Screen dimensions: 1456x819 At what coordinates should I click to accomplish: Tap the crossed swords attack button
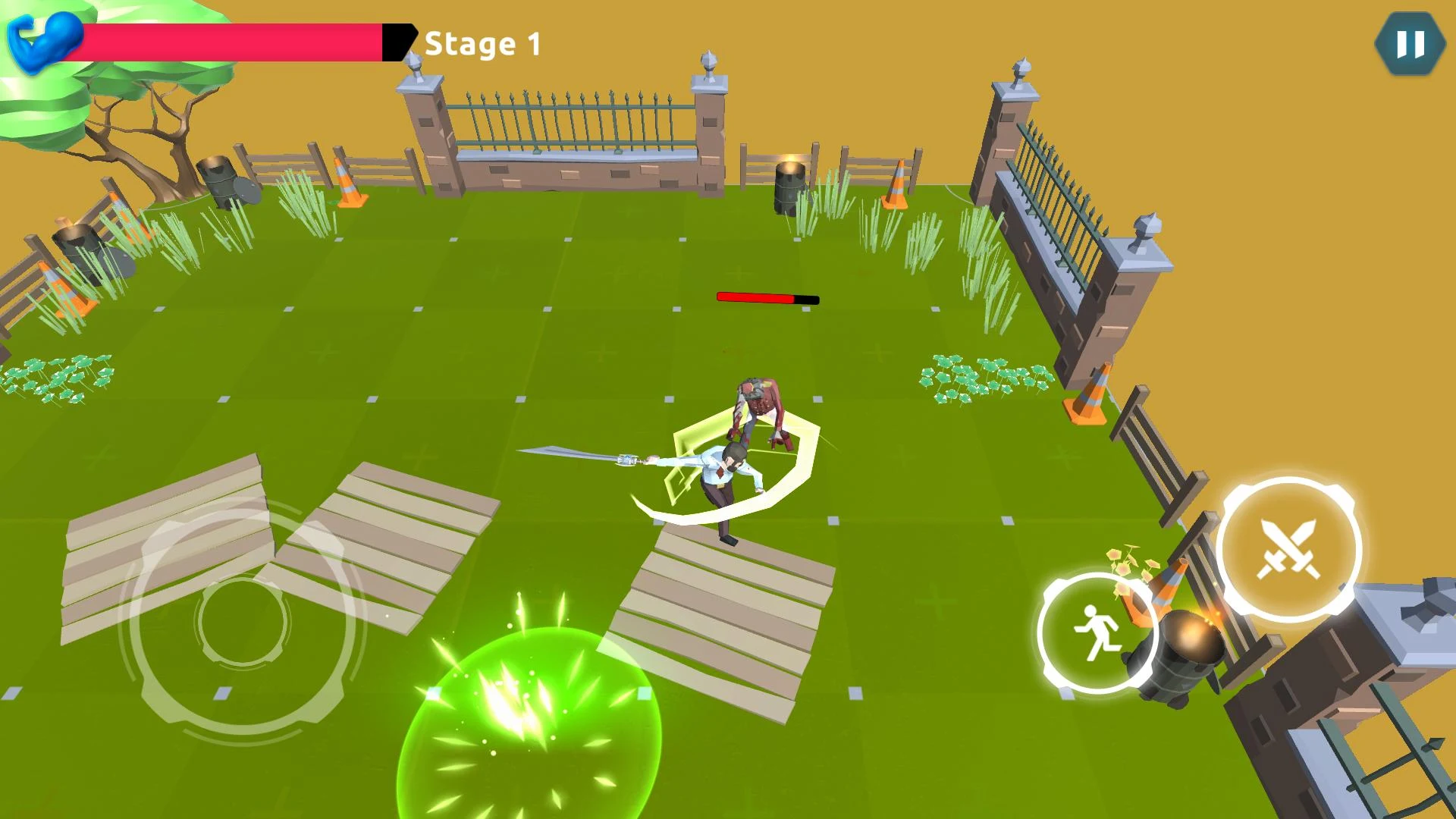[1289, 550]
